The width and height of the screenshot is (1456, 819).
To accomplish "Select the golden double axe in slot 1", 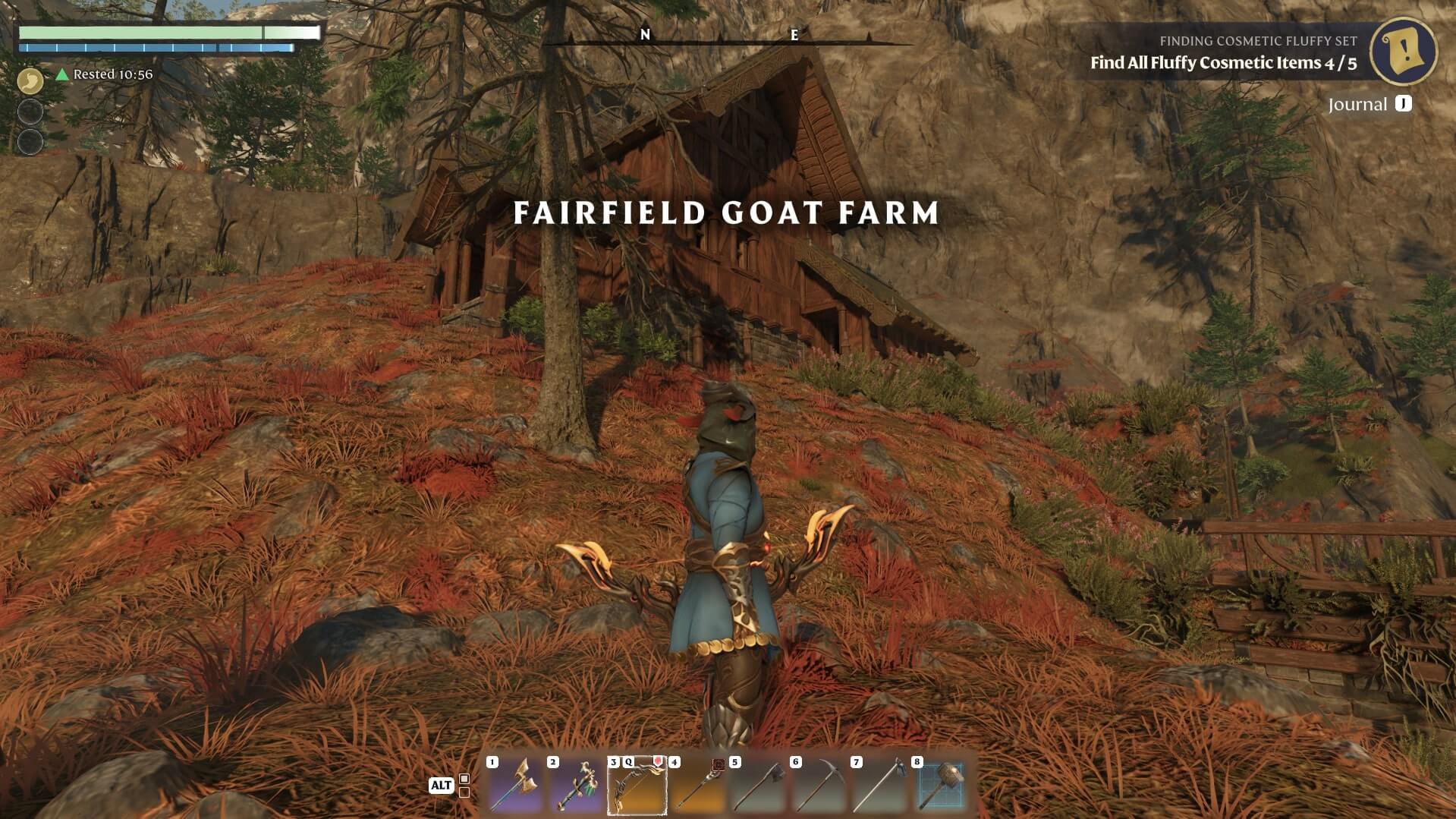I will point(516,785).
